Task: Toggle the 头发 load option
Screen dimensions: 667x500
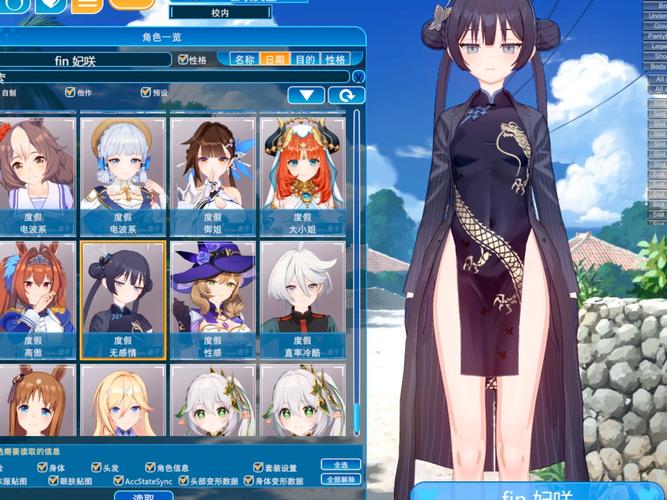Action: 96,467
